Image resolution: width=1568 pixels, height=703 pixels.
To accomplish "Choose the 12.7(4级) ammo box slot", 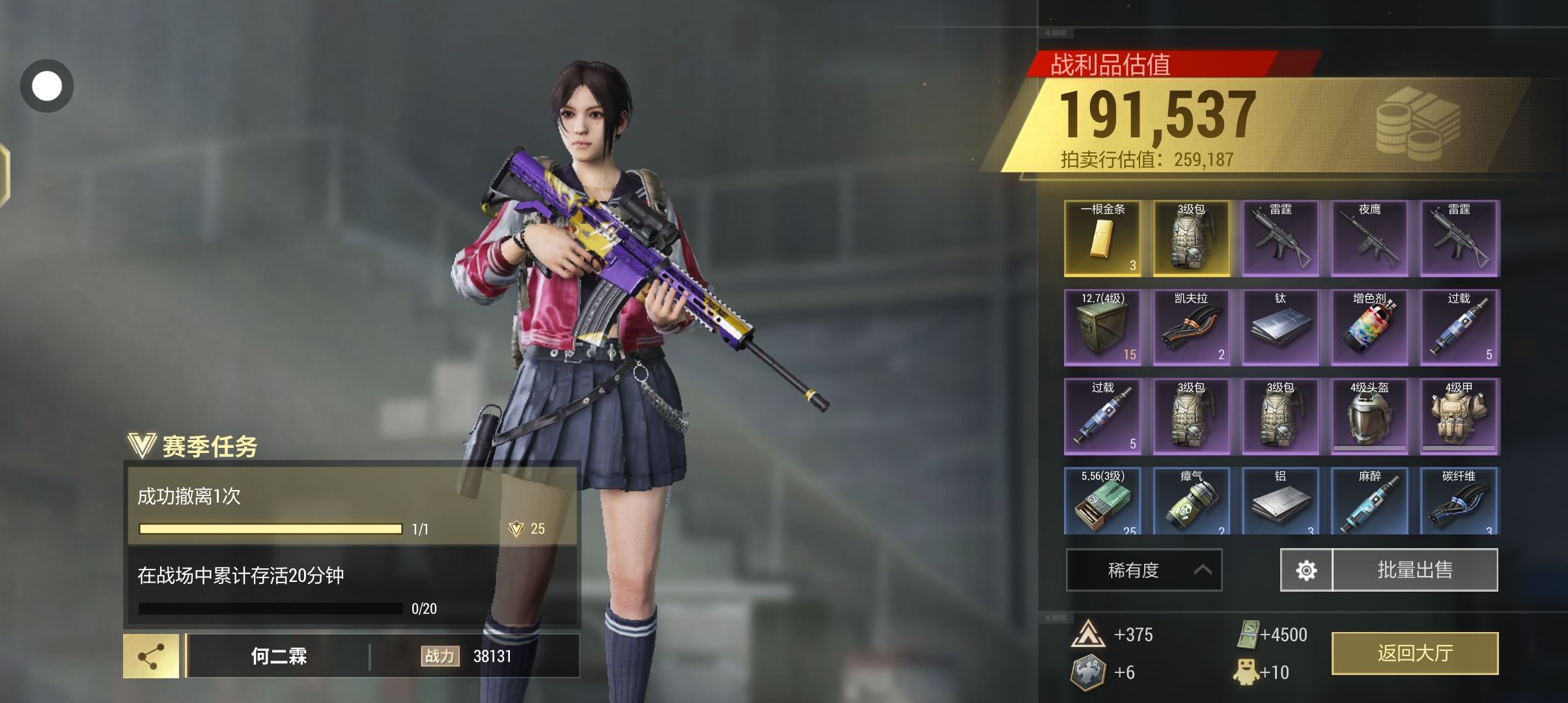I will 1102,327.
